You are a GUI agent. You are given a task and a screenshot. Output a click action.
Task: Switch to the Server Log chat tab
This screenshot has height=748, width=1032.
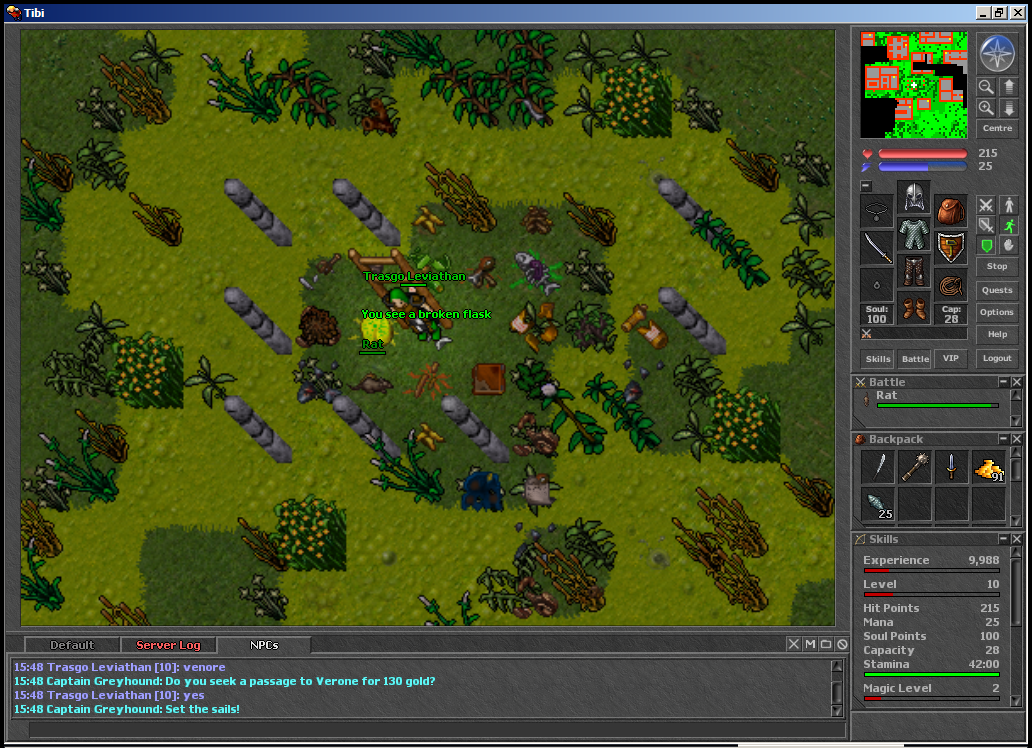[x=168, y=645]
